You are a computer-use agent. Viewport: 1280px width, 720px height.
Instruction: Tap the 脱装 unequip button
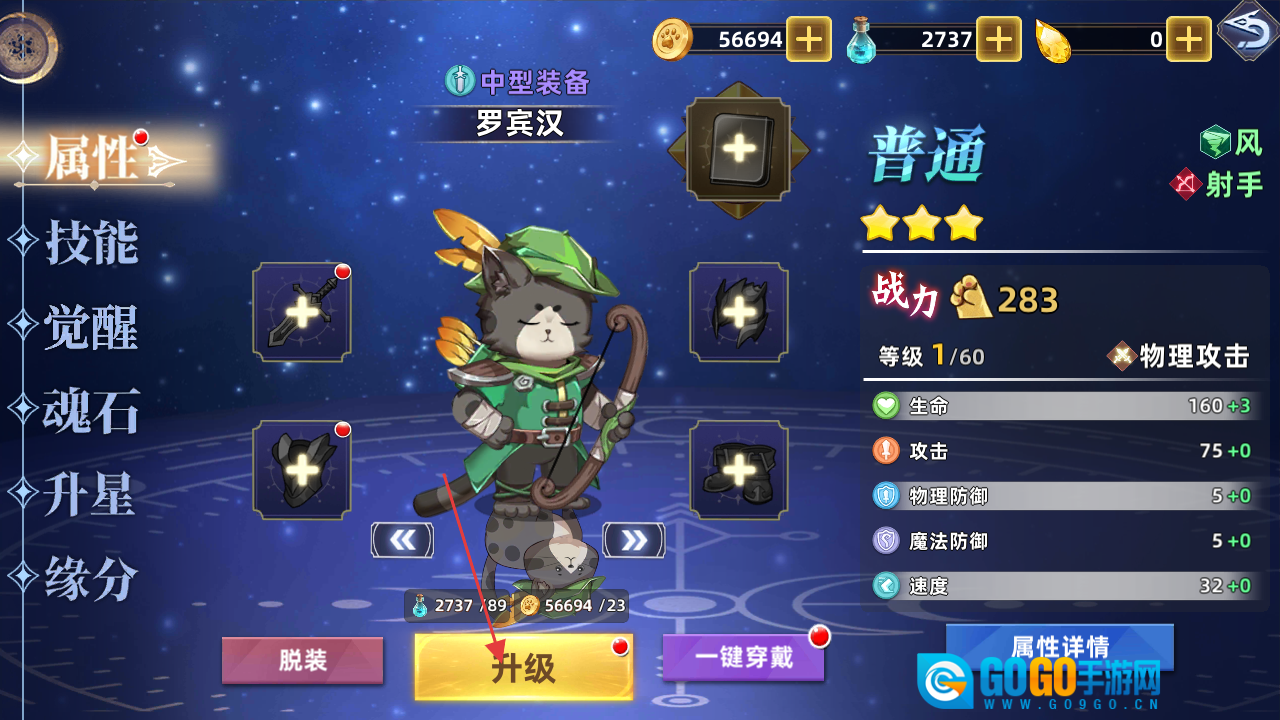[302, 661]
